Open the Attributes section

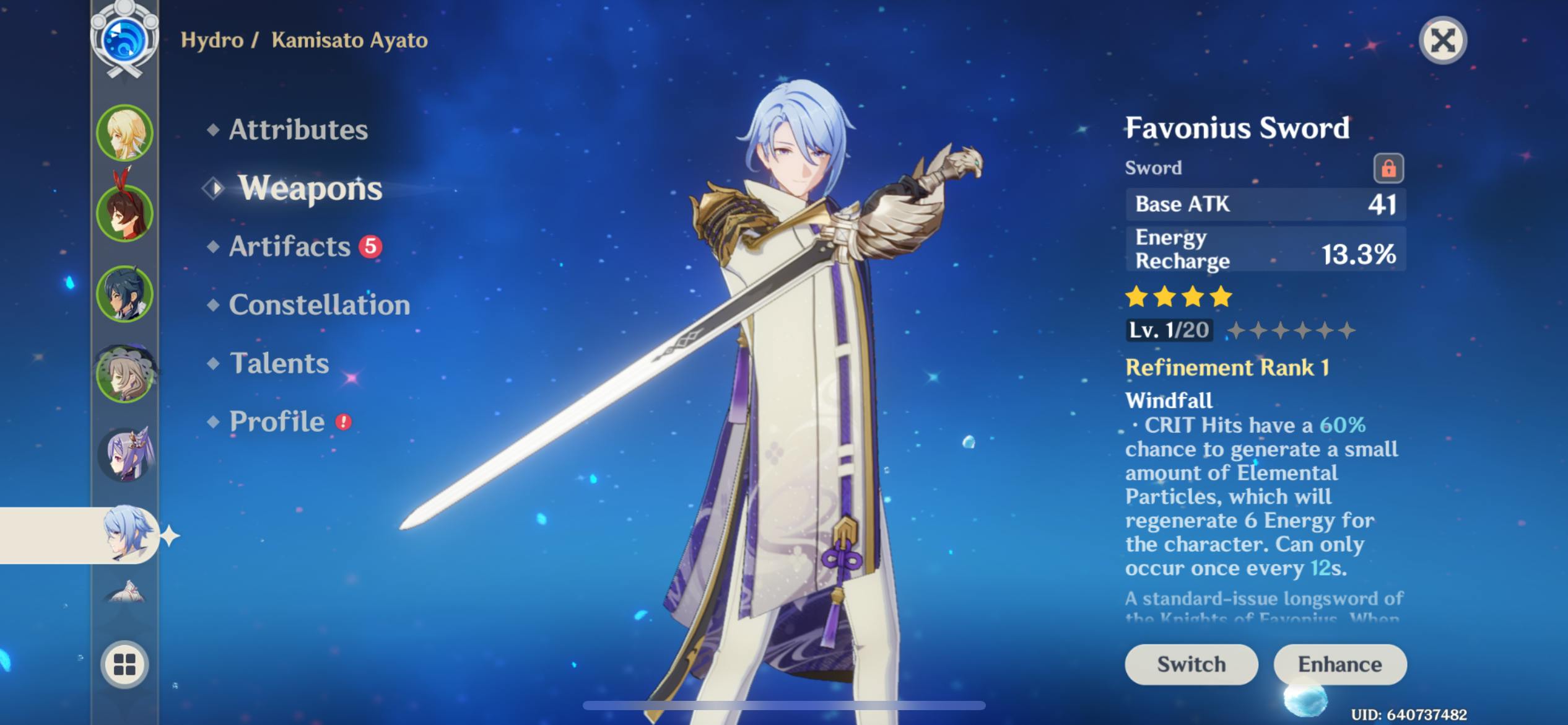pos(298,130)
